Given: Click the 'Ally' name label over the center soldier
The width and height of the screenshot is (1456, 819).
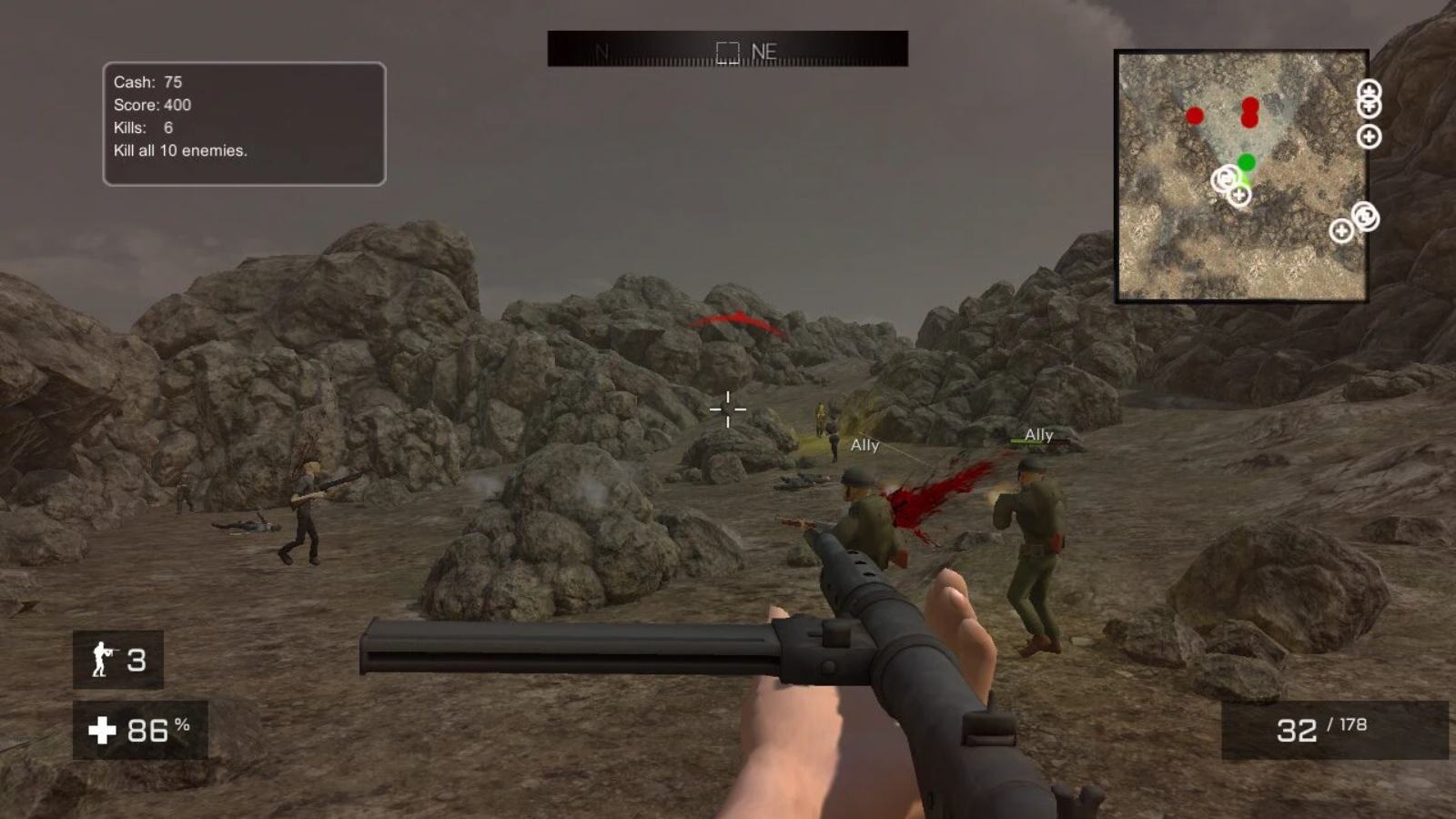Looking at the screenshot, I should (864, 446).
